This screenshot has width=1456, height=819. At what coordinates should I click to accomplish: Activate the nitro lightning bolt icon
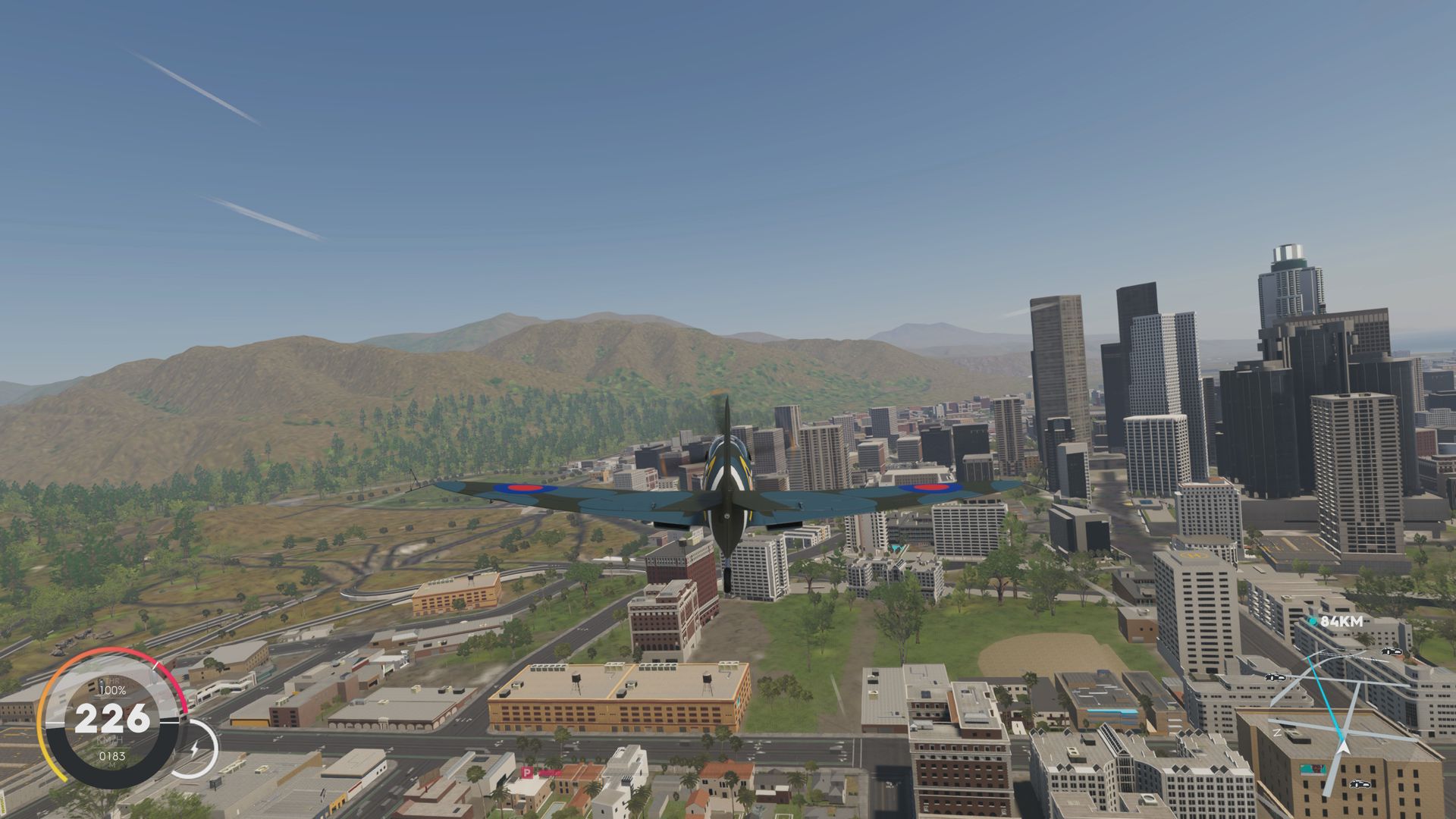(195, 748)
